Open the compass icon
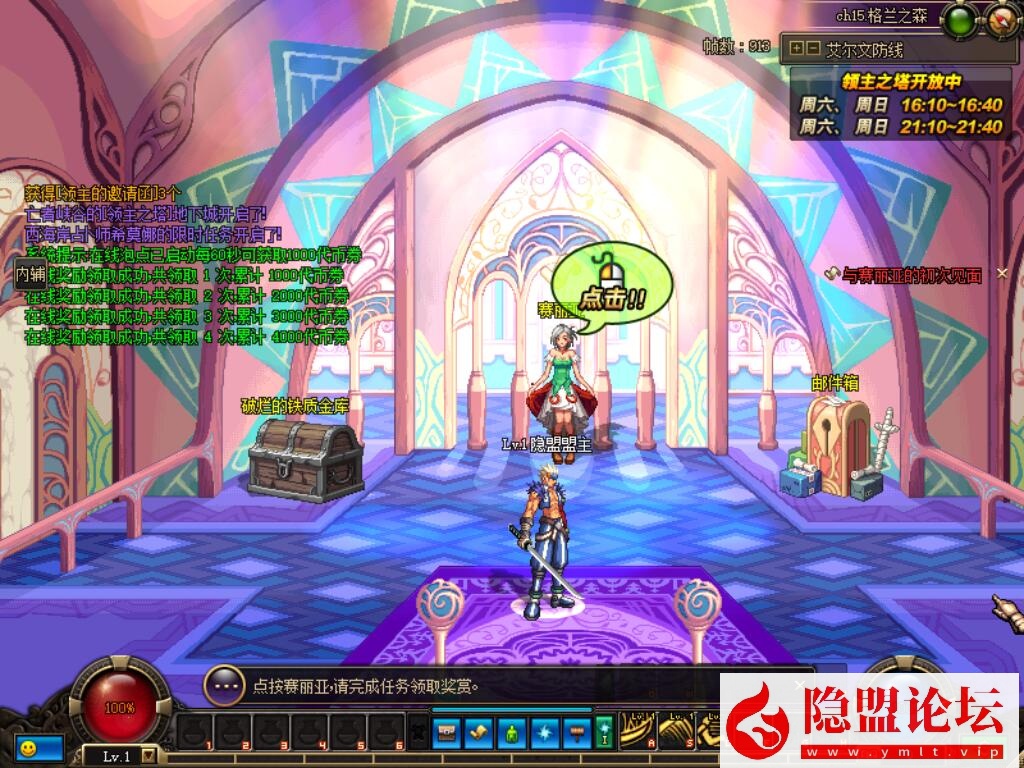Image resolution: width=1024 pixels, height=768 pixels. [x=1002, y=19]
